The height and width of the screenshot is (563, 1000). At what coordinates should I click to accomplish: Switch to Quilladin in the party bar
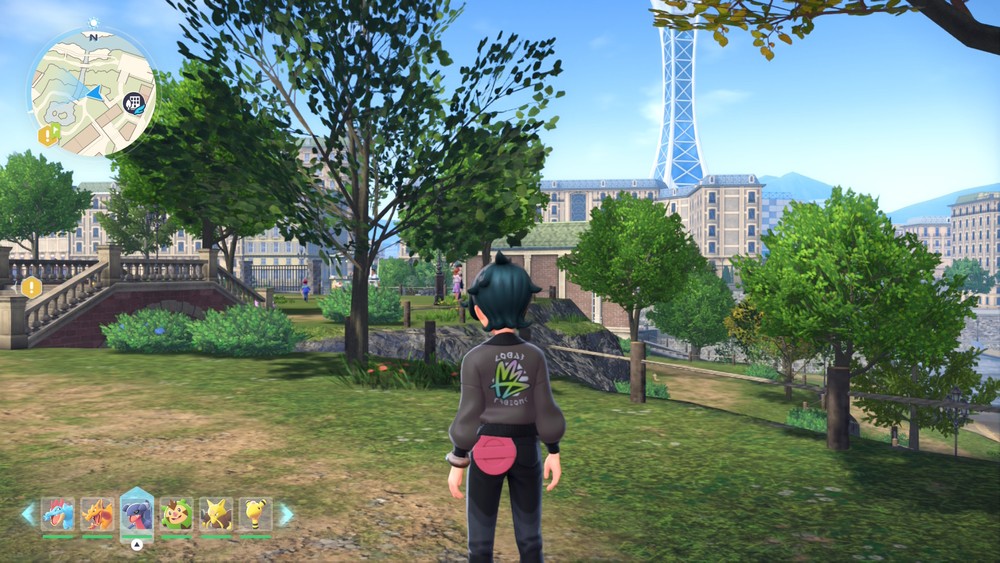(x=177, y=514)
